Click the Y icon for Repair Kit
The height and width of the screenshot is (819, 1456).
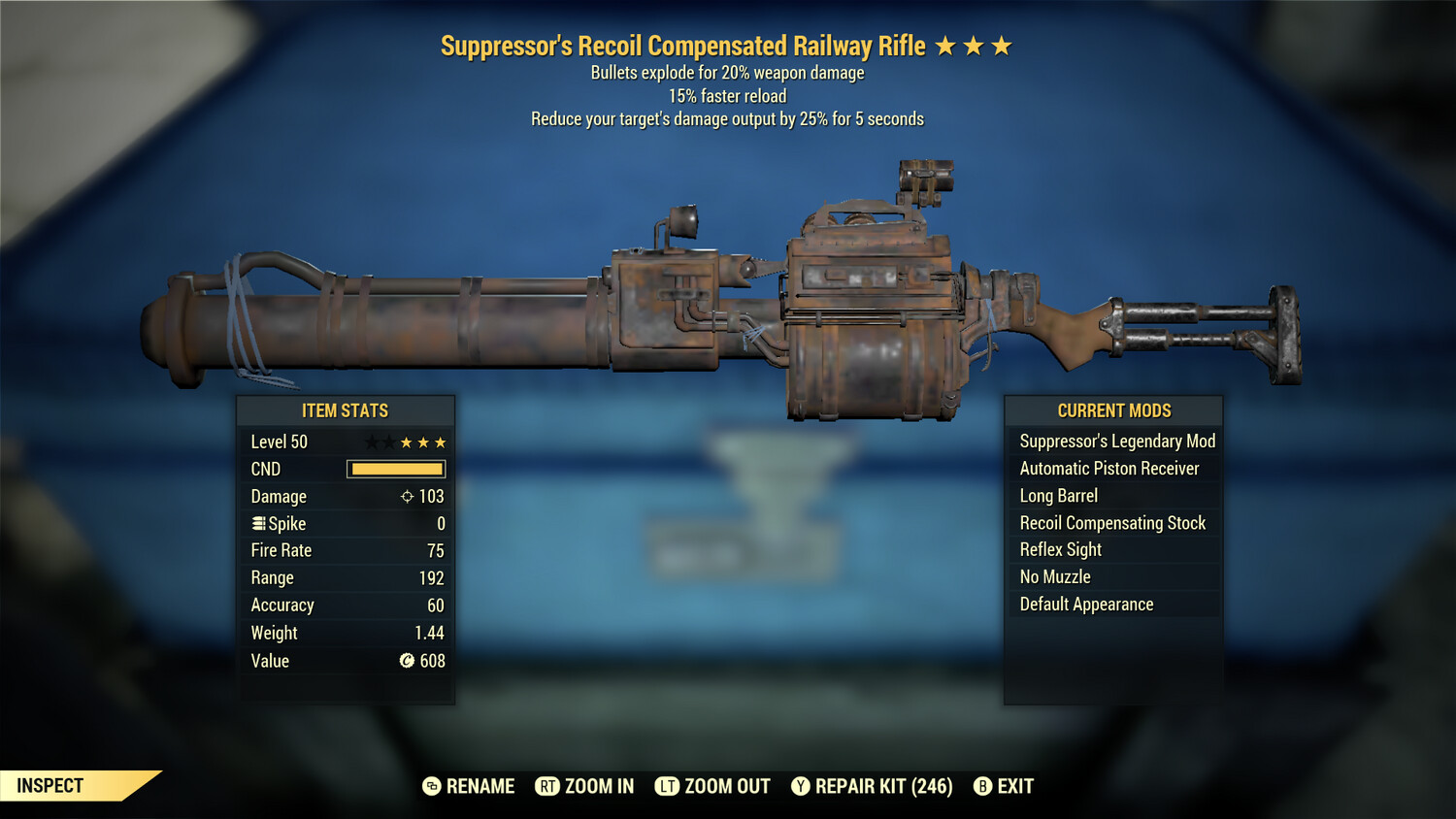click(x=801, y=786)
